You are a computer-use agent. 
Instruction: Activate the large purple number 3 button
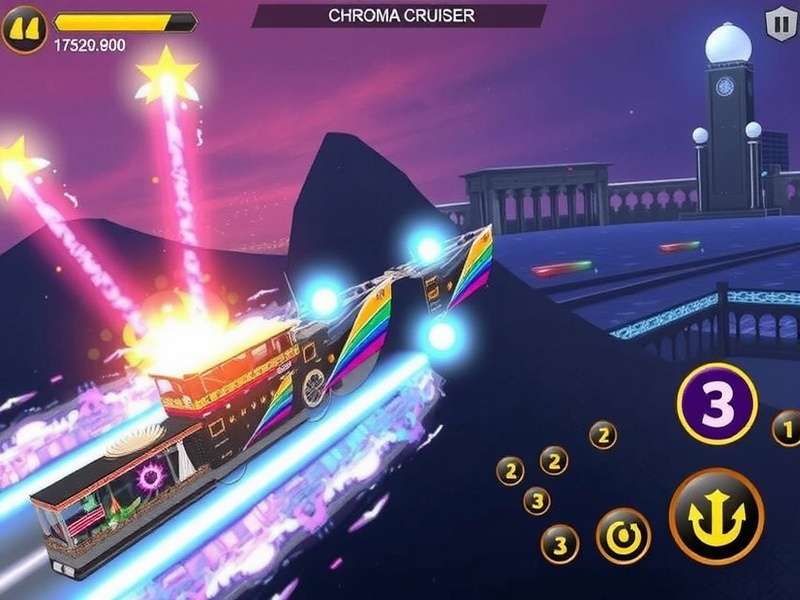click(x=715, y=402)
